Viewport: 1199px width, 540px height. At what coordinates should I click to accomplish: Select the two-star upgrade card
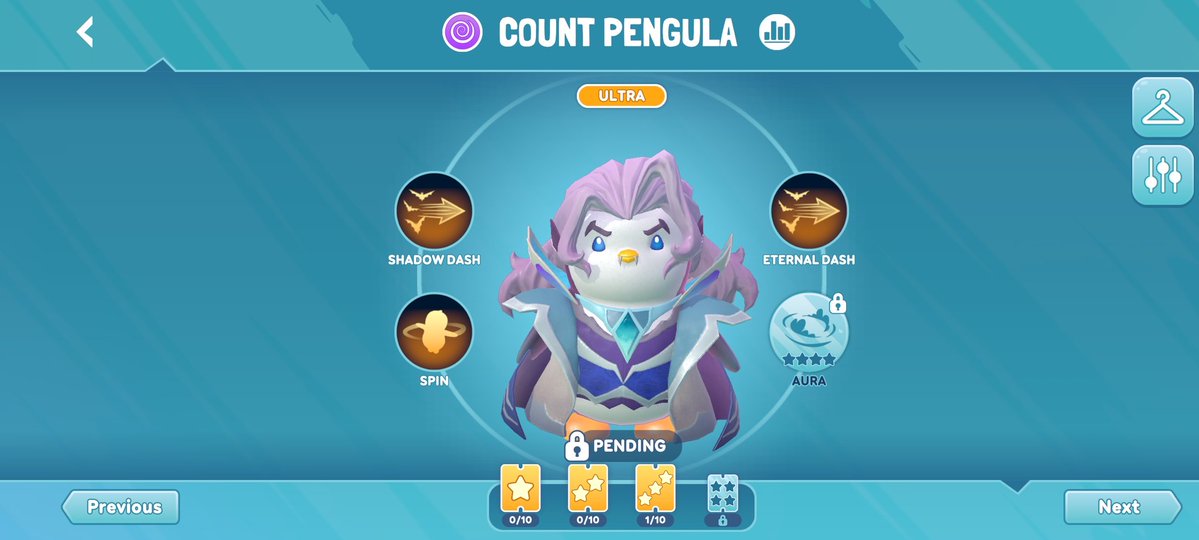click(588, 489)
